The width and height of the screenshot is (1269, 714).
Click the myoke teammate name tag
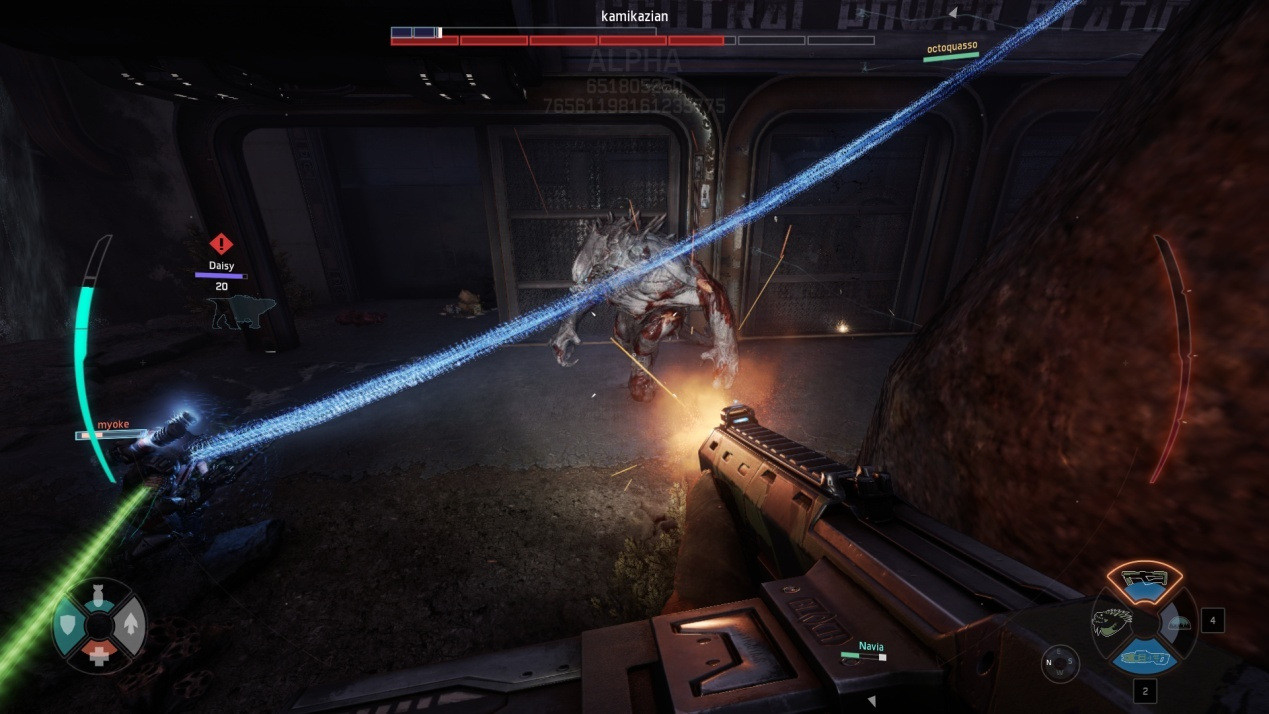click(x=113, y=425)
